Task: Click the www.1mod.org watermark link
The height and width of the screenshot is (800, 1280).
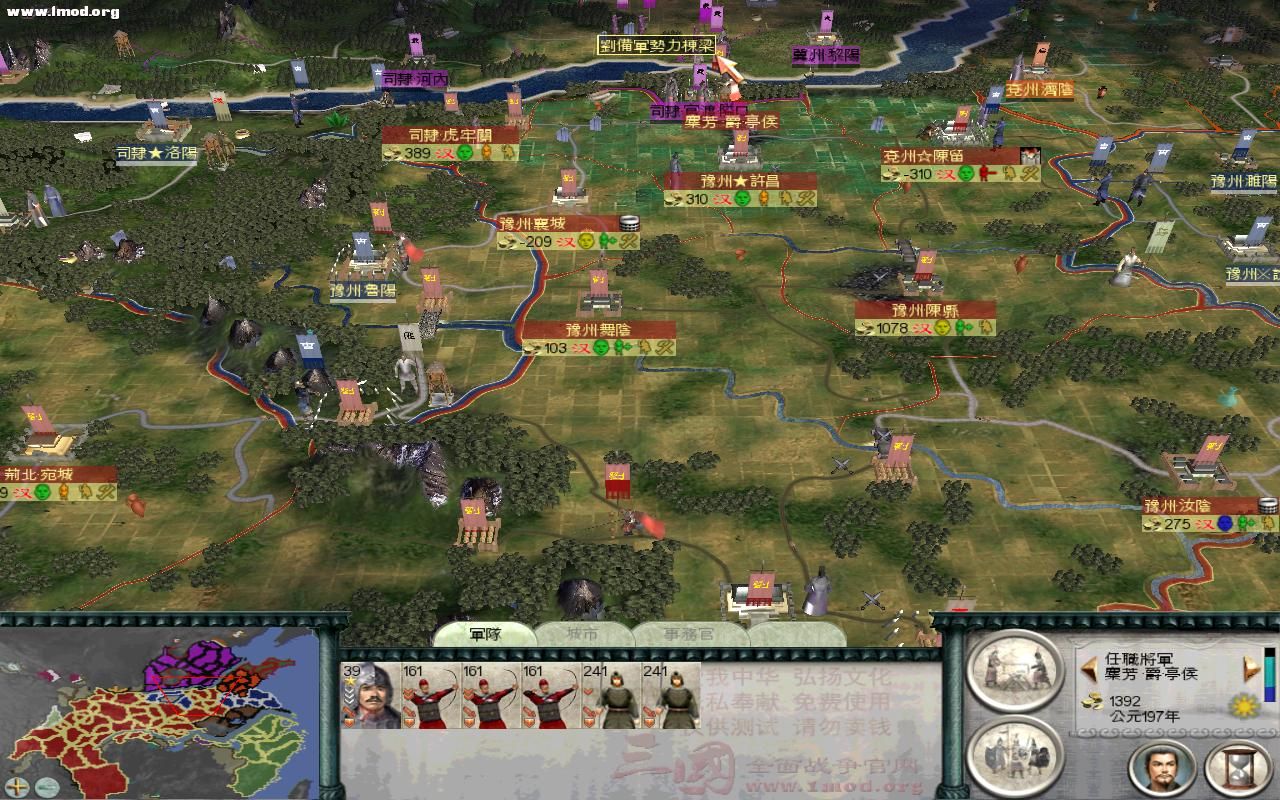Action: pyautogui.click(x=58, y=10)
